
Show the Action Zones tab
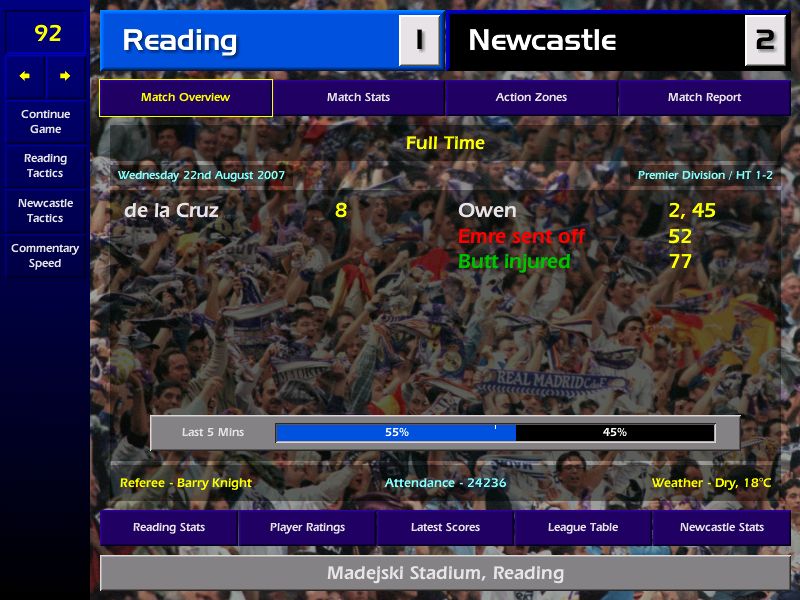coord(531,98)
